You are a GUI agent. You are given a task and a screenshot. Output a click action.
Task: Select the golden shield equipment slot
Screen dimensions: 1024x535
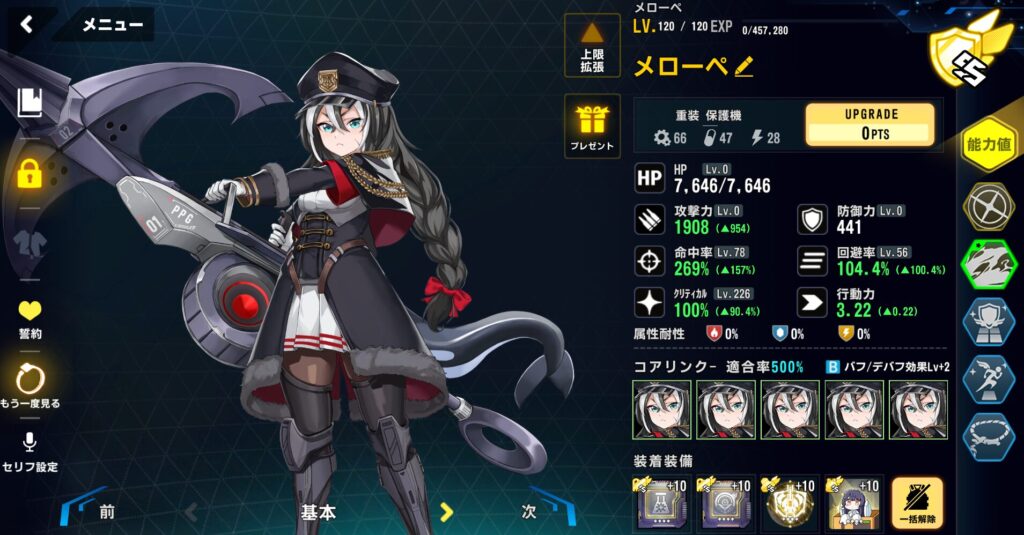tap(790, 503)
